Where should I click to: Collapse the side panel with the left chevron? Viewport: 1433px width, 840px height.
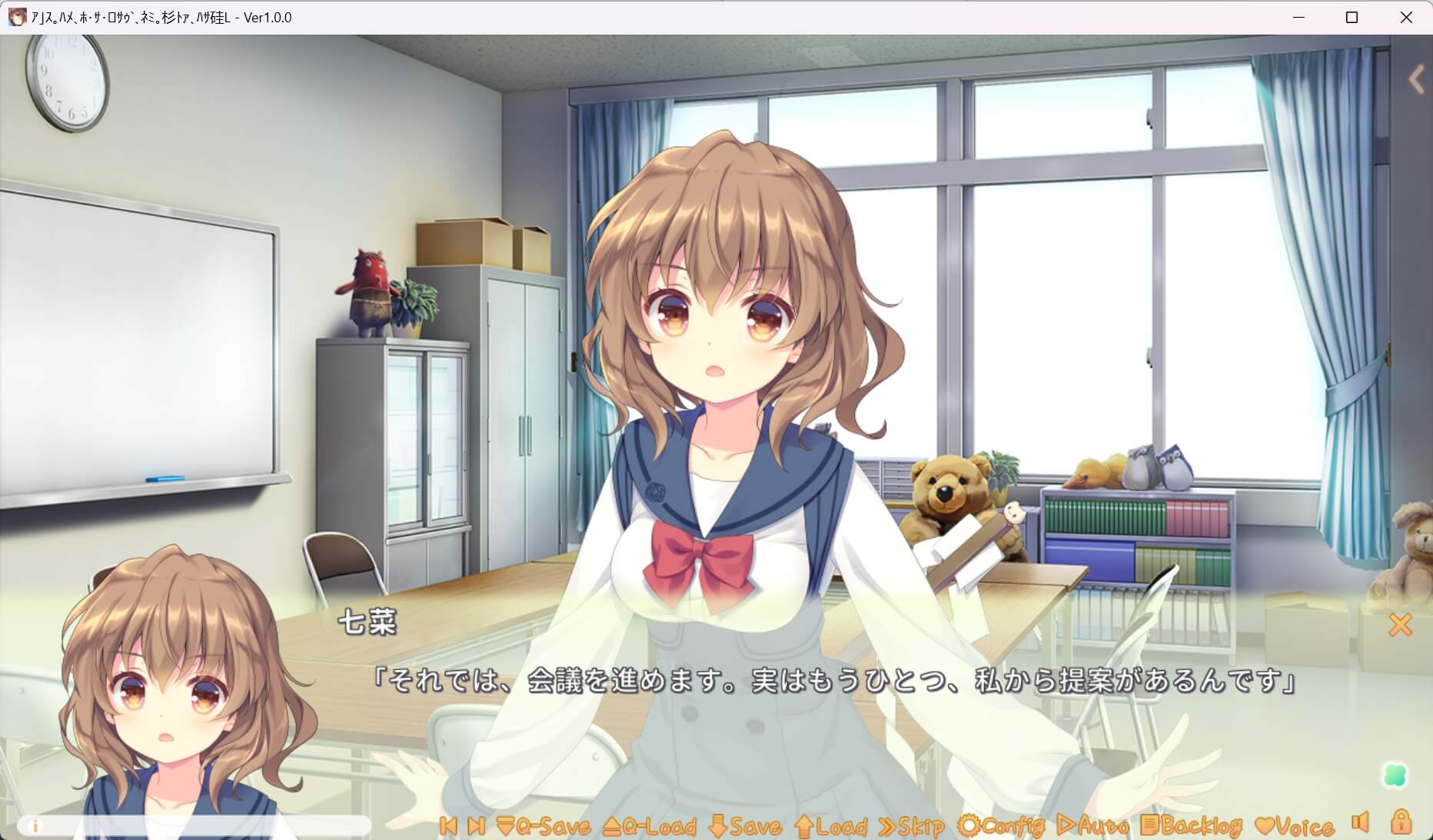pyautogui.click(x=1416, y=78)
